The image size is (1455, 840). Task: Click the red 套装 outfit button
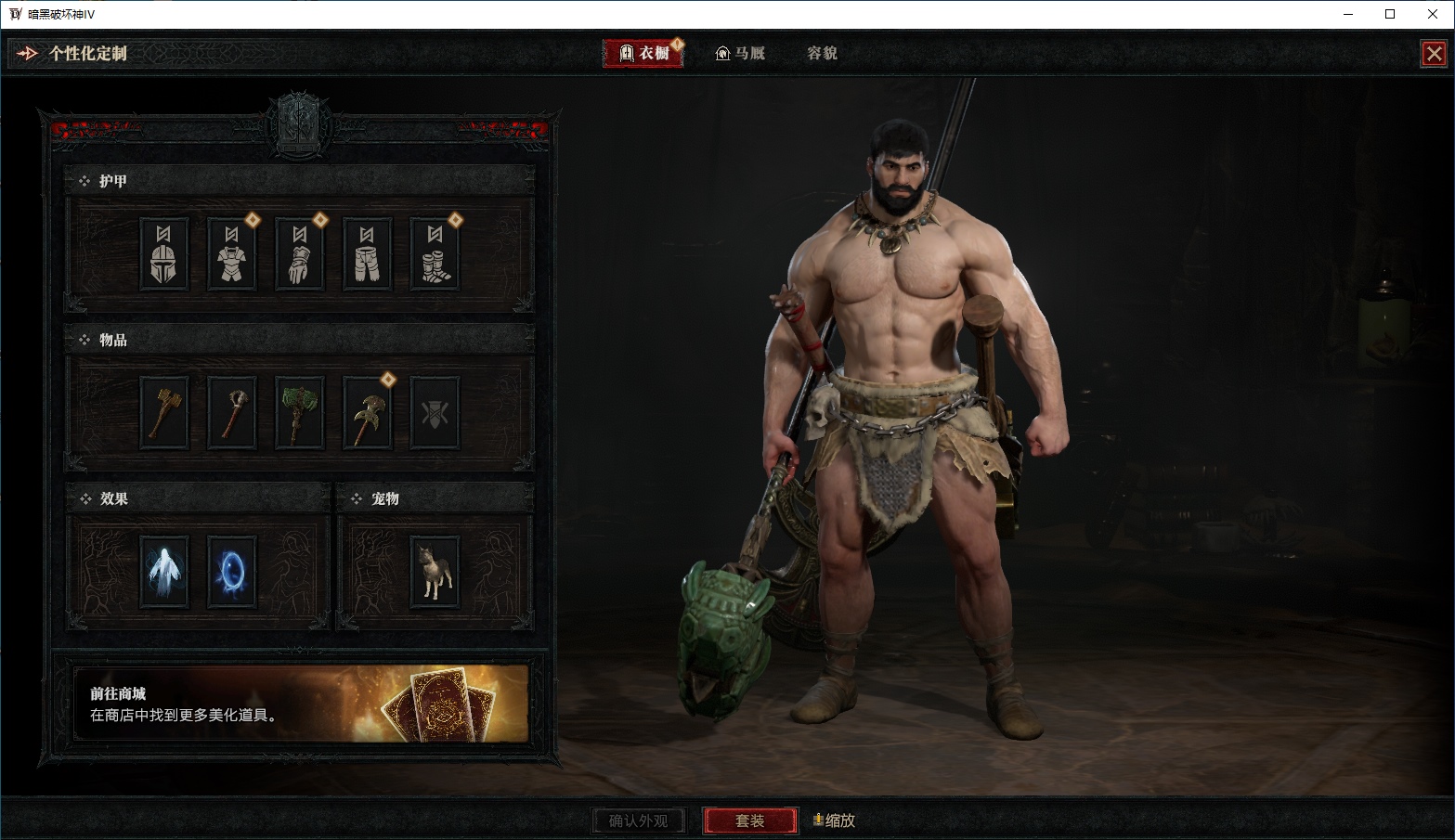[x=749, y=821]
